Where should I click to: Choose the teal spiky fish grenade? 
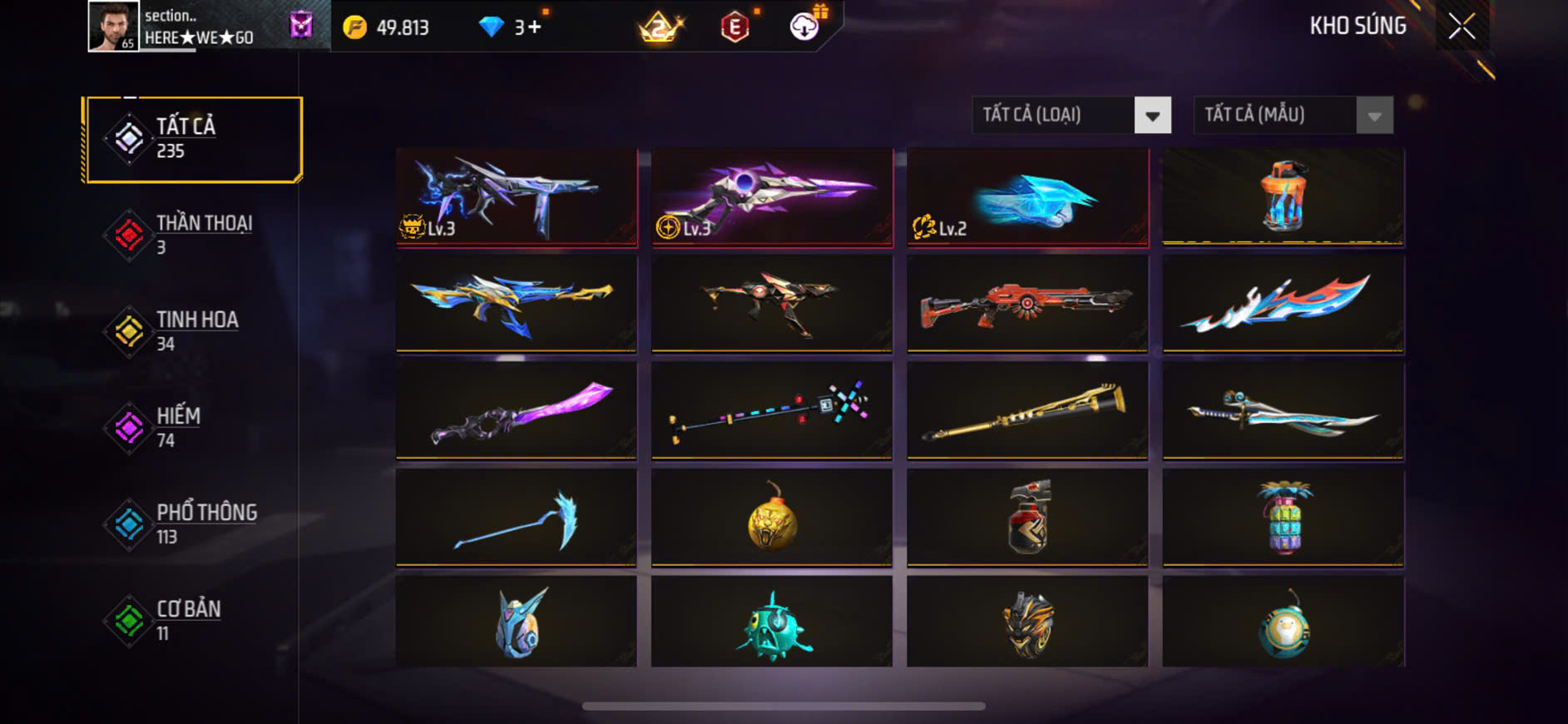772,622
